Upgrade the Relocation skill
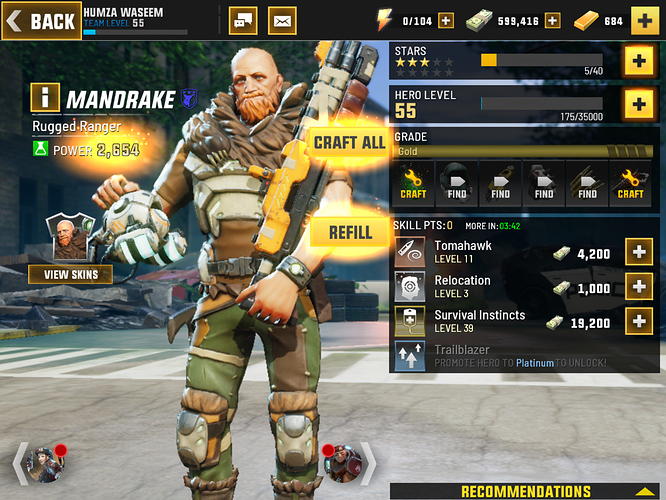 [x=639, y=287]
